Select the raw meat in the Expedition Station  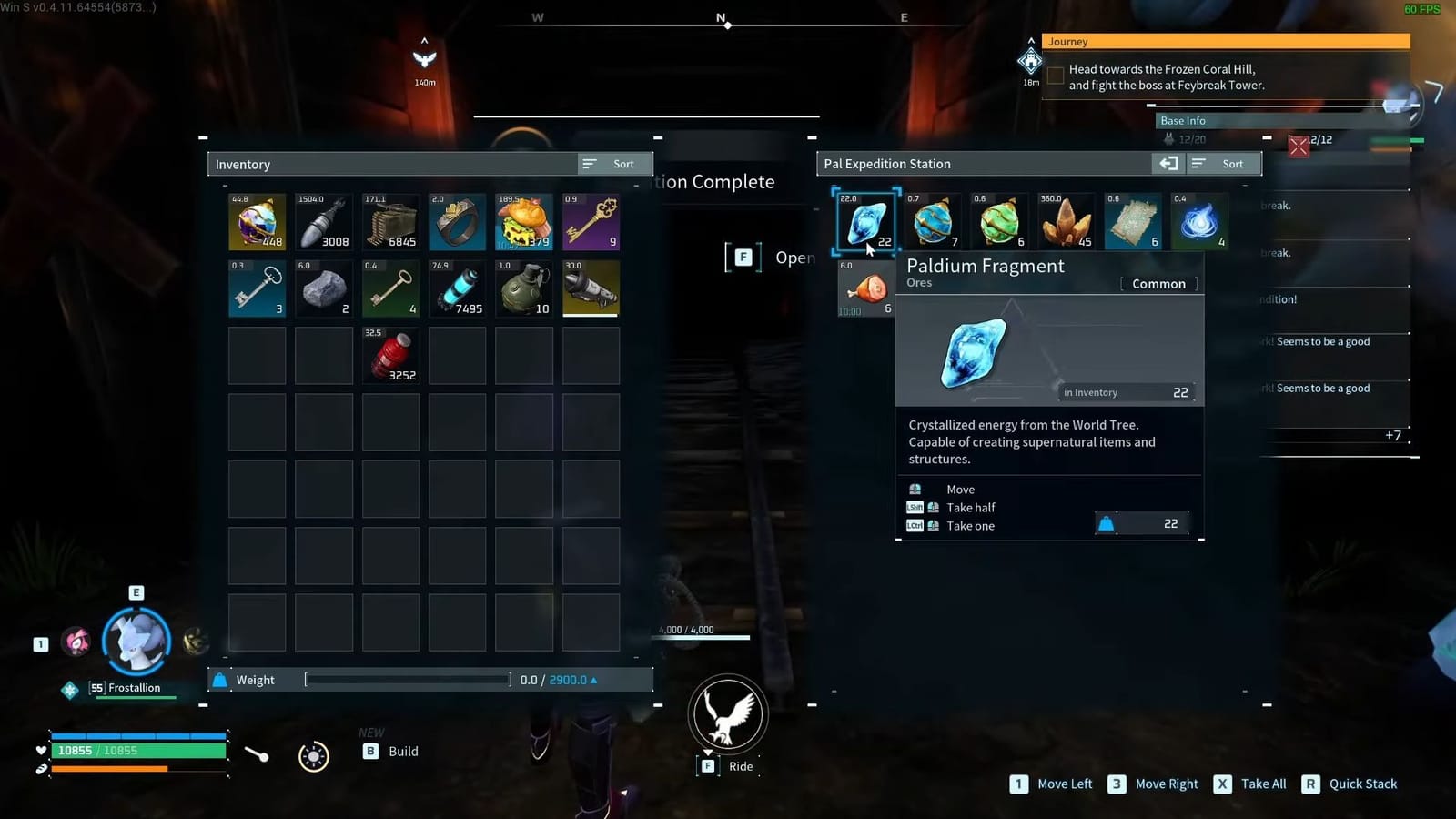(x=864, y=288)
